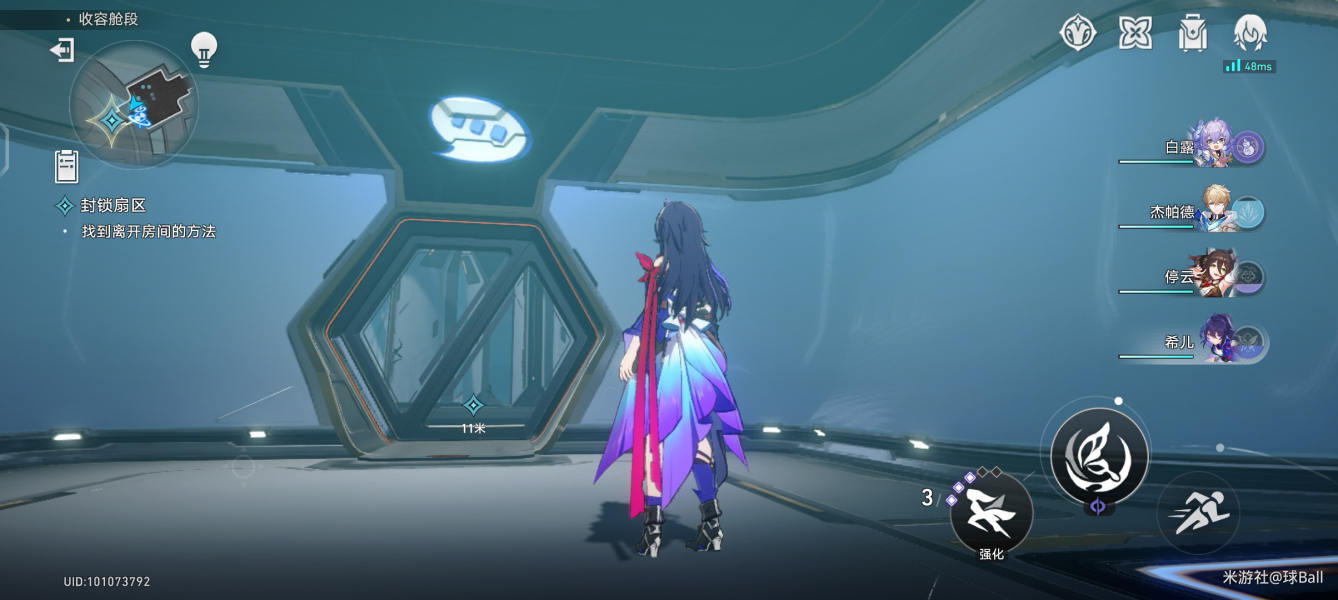Show the lightbulb hint

coord(204,49)
